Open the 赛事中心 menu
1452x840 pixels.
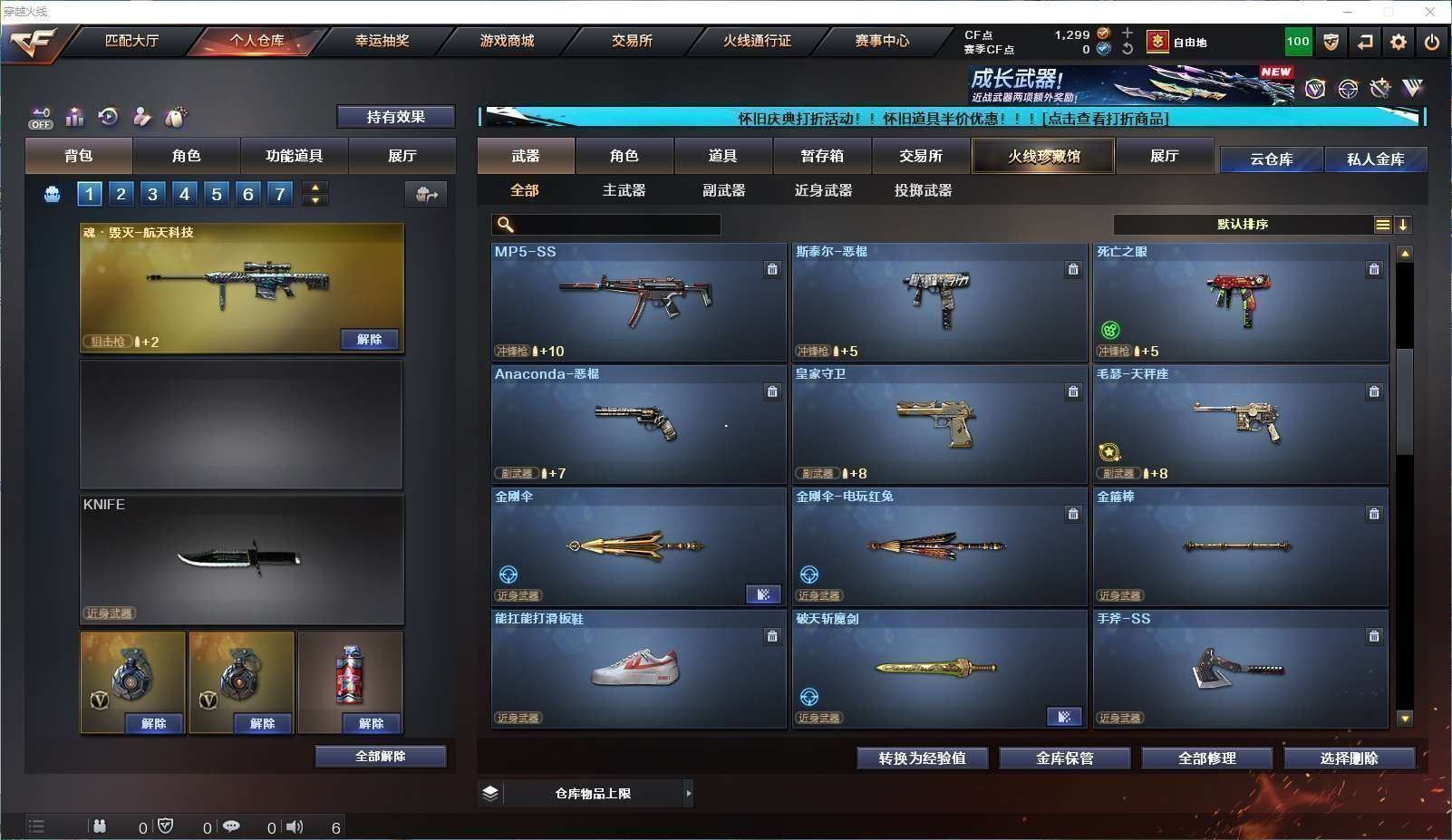pyautogui.click(x=881, y=41)
